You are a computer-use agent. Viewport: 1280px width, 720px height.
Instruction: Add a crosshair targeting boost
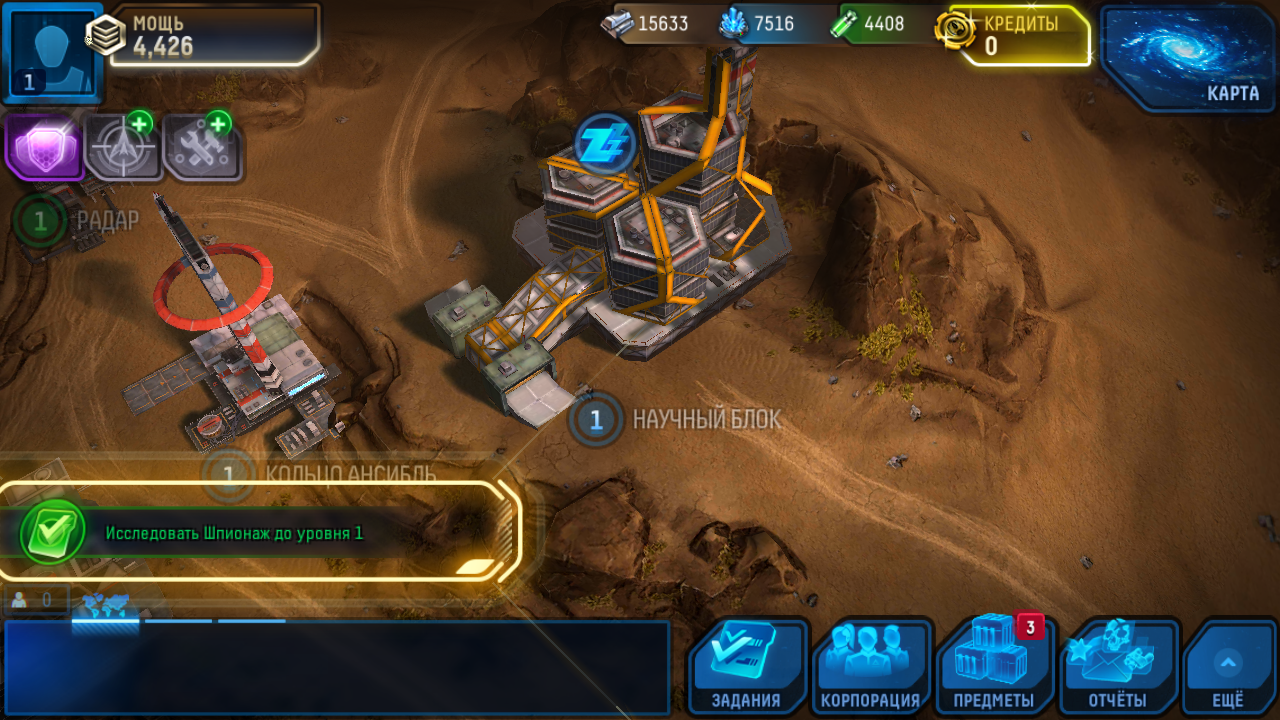[123, 148]
